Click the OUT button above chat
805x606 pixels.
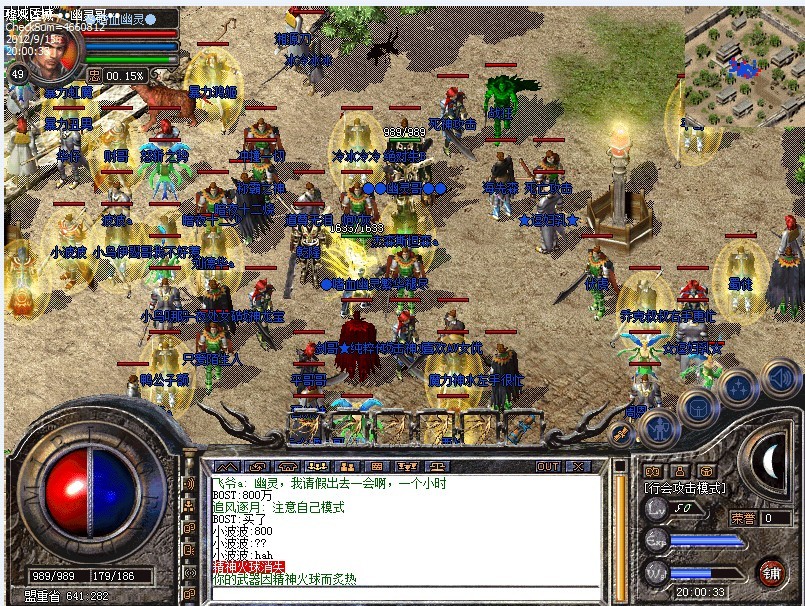pyautogui.click(x=548, y=466)
